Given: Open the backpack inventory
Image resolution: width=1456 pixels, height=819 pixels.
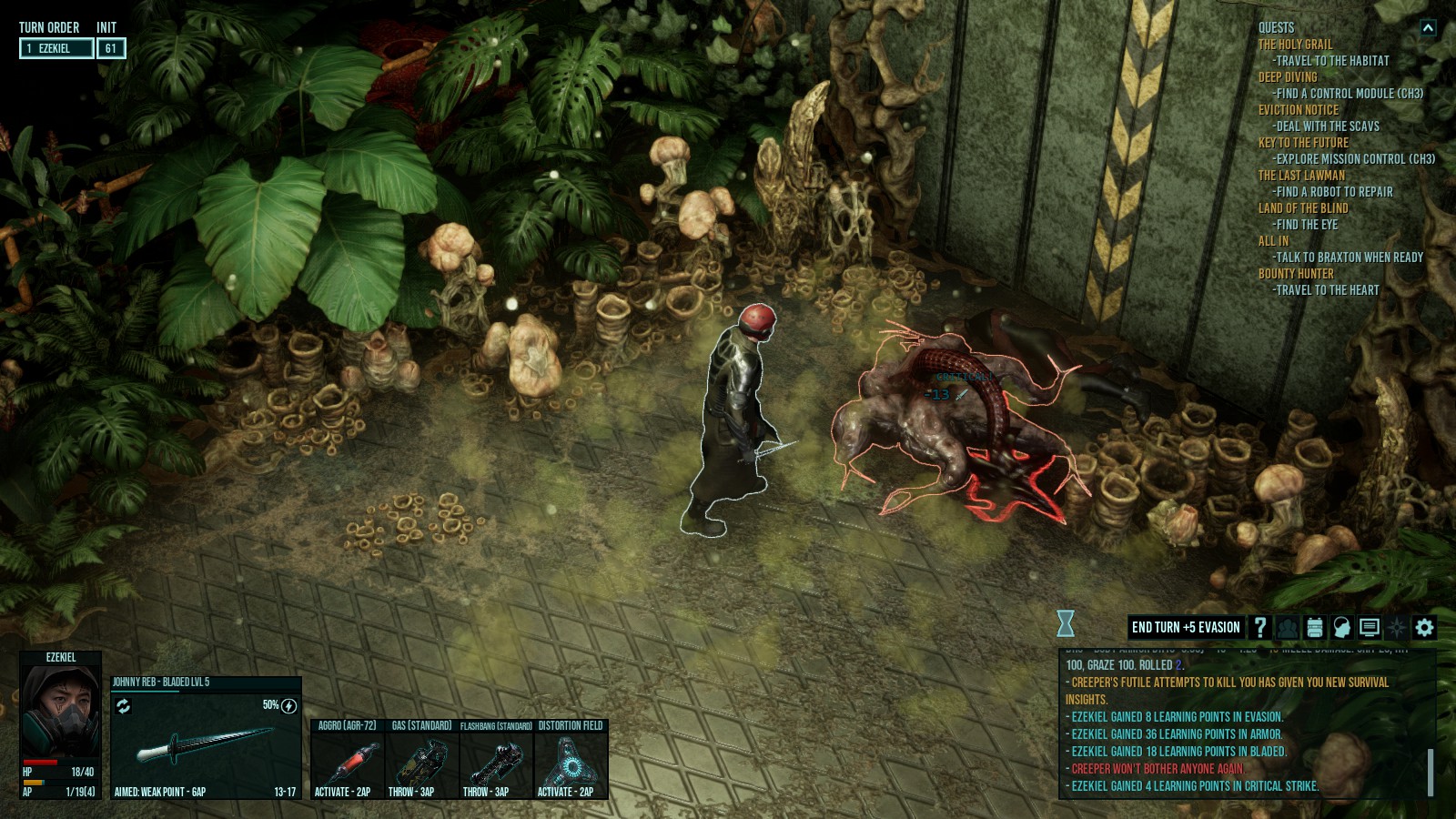Looking at the screenshot, I should [1314, 627].
